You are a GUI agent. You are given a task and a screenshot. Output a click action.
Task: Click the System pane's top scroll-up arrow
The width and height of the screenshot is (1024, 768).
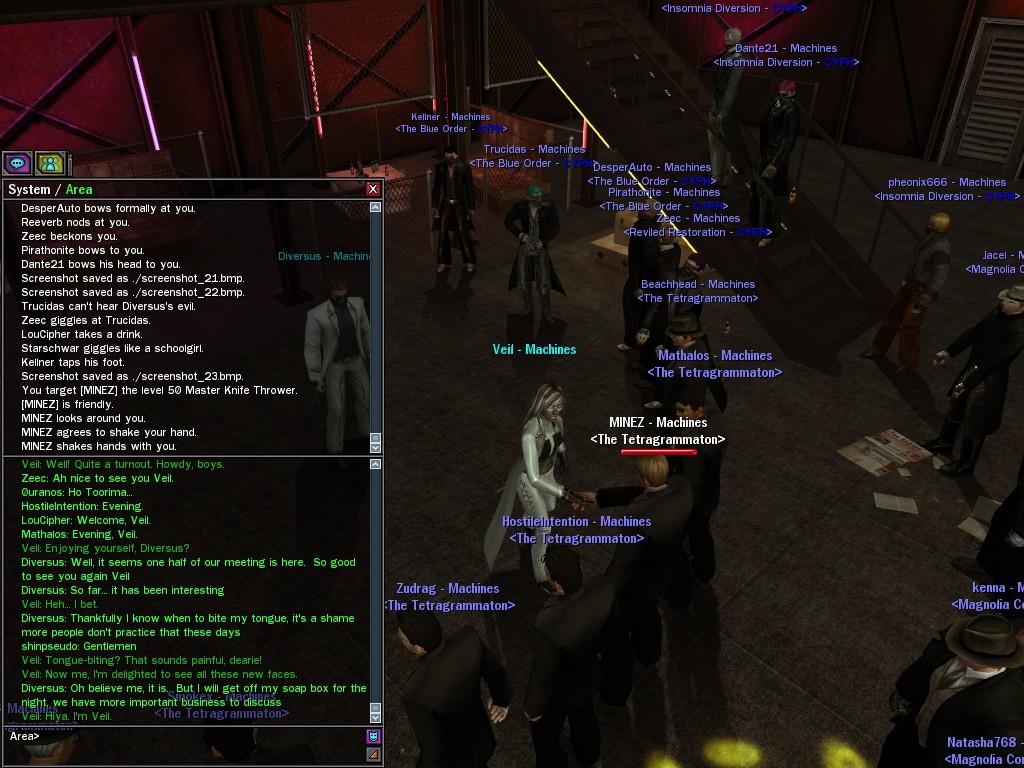click(376, 207)
